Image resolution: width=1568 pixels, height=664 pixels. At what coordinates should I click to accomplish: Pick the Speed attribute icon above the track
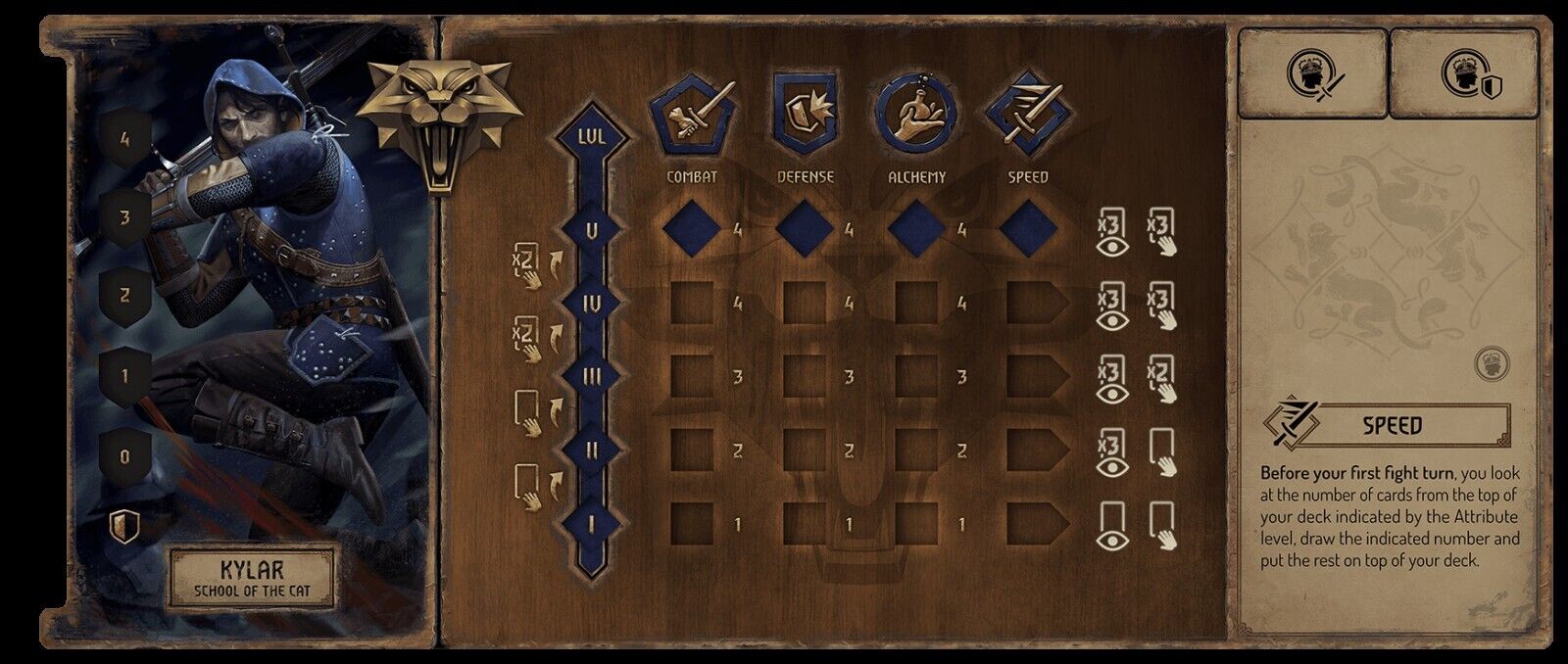pyautogui.click(x=1028, y=116)
